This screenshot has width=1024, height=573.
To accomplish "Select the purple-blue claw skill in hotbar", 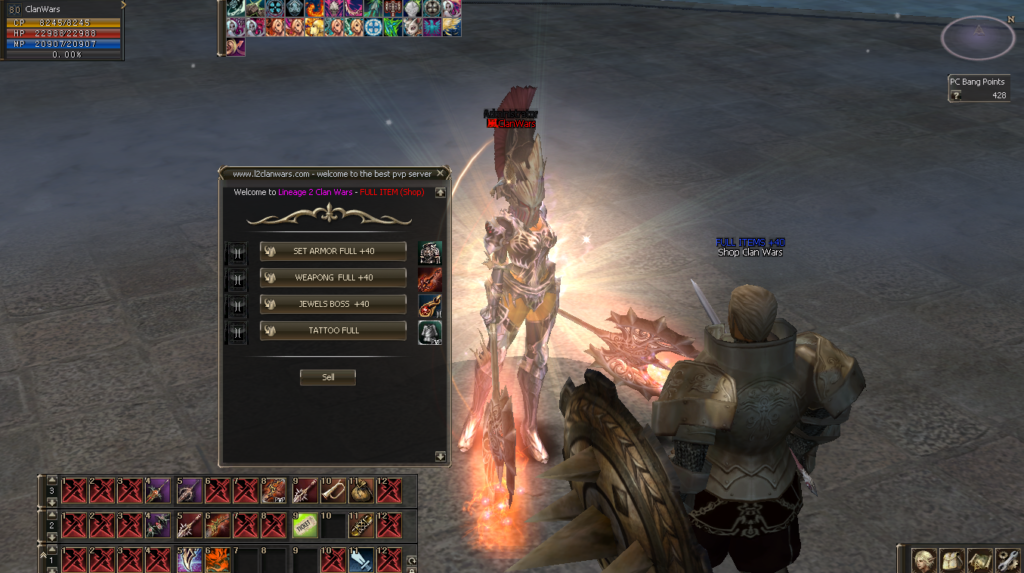I will [188, 559].
